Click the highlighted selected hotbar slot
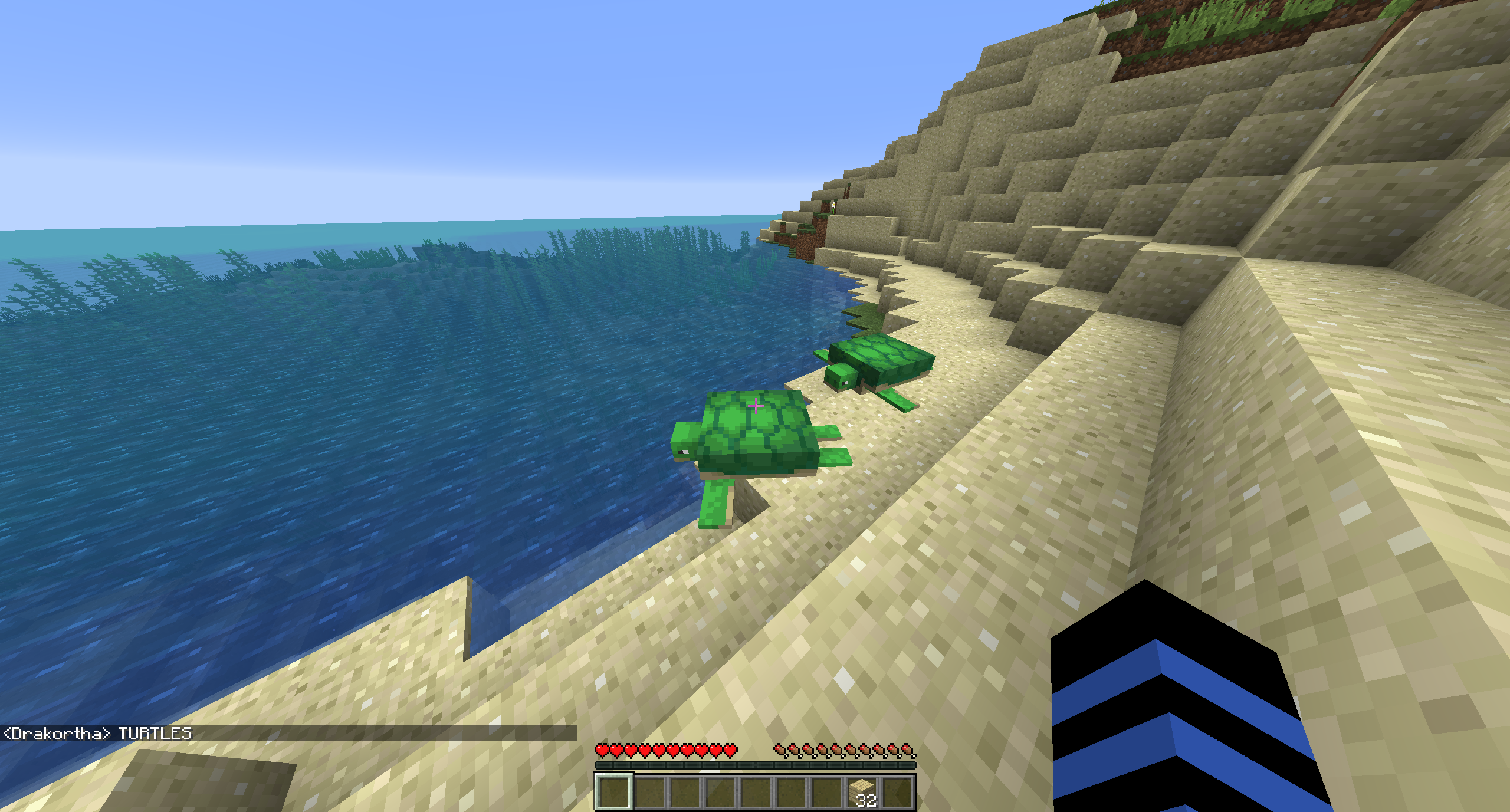 pyautogui.click(x=614, y=791)
